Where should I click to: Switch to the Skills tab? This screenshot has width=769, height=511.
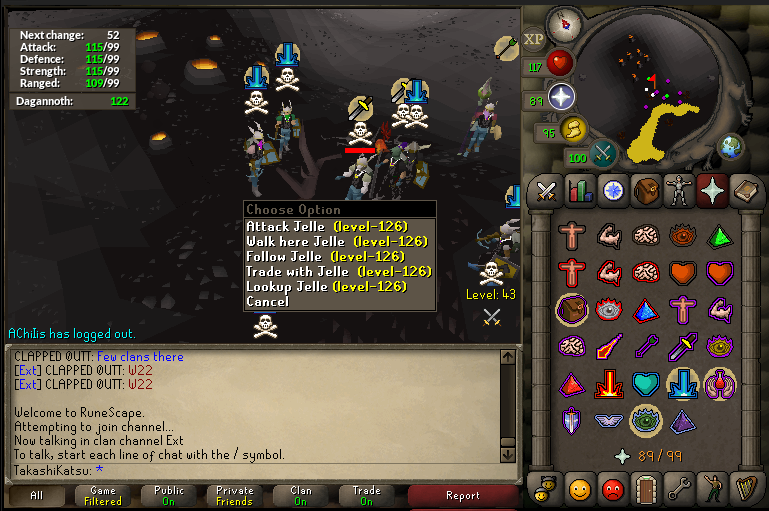click(580, 189)
